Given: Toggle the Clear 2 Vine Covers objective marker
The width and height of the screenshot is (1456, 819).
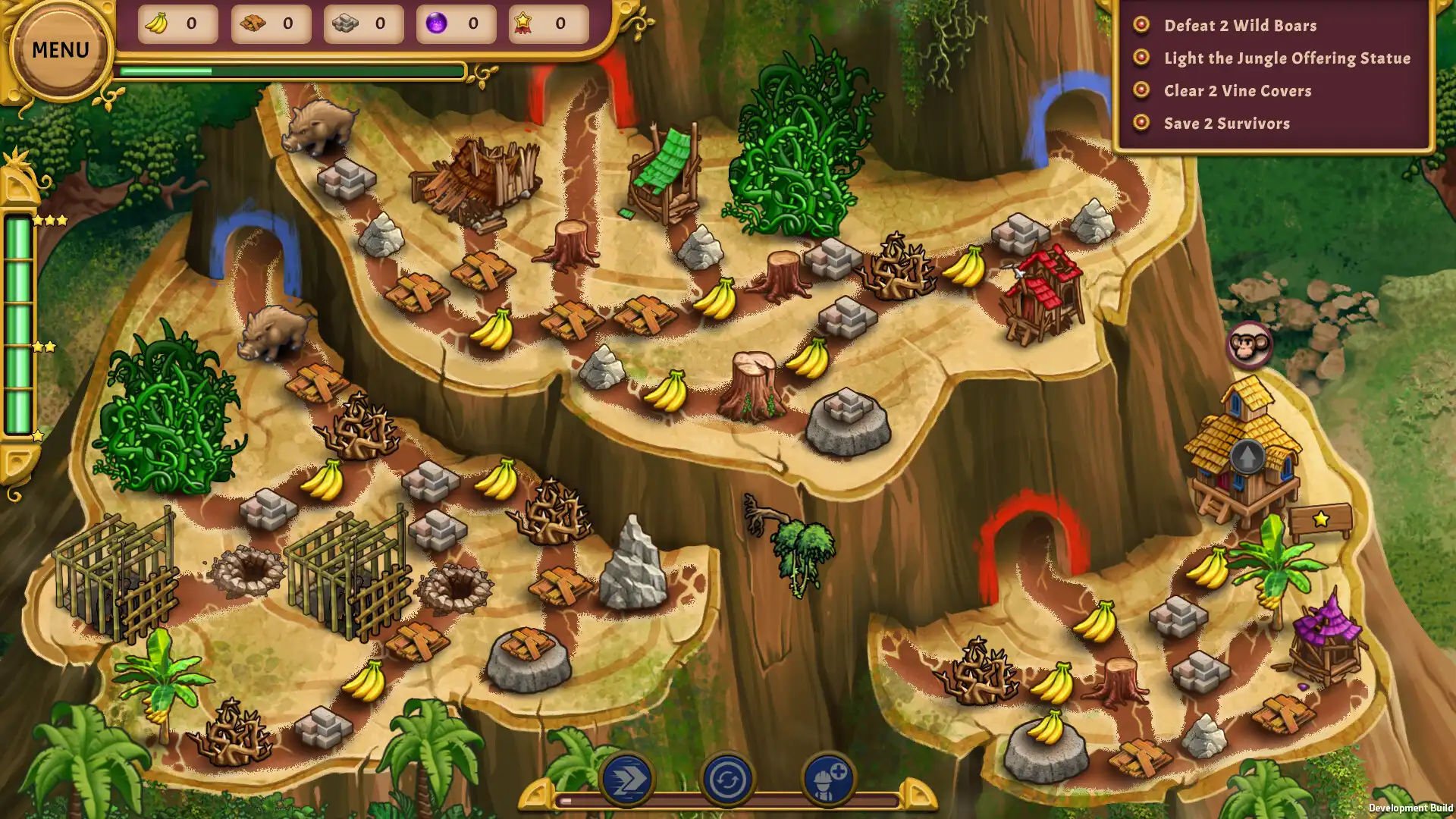Looking at the screenshot, I should tap(1141, 90).
